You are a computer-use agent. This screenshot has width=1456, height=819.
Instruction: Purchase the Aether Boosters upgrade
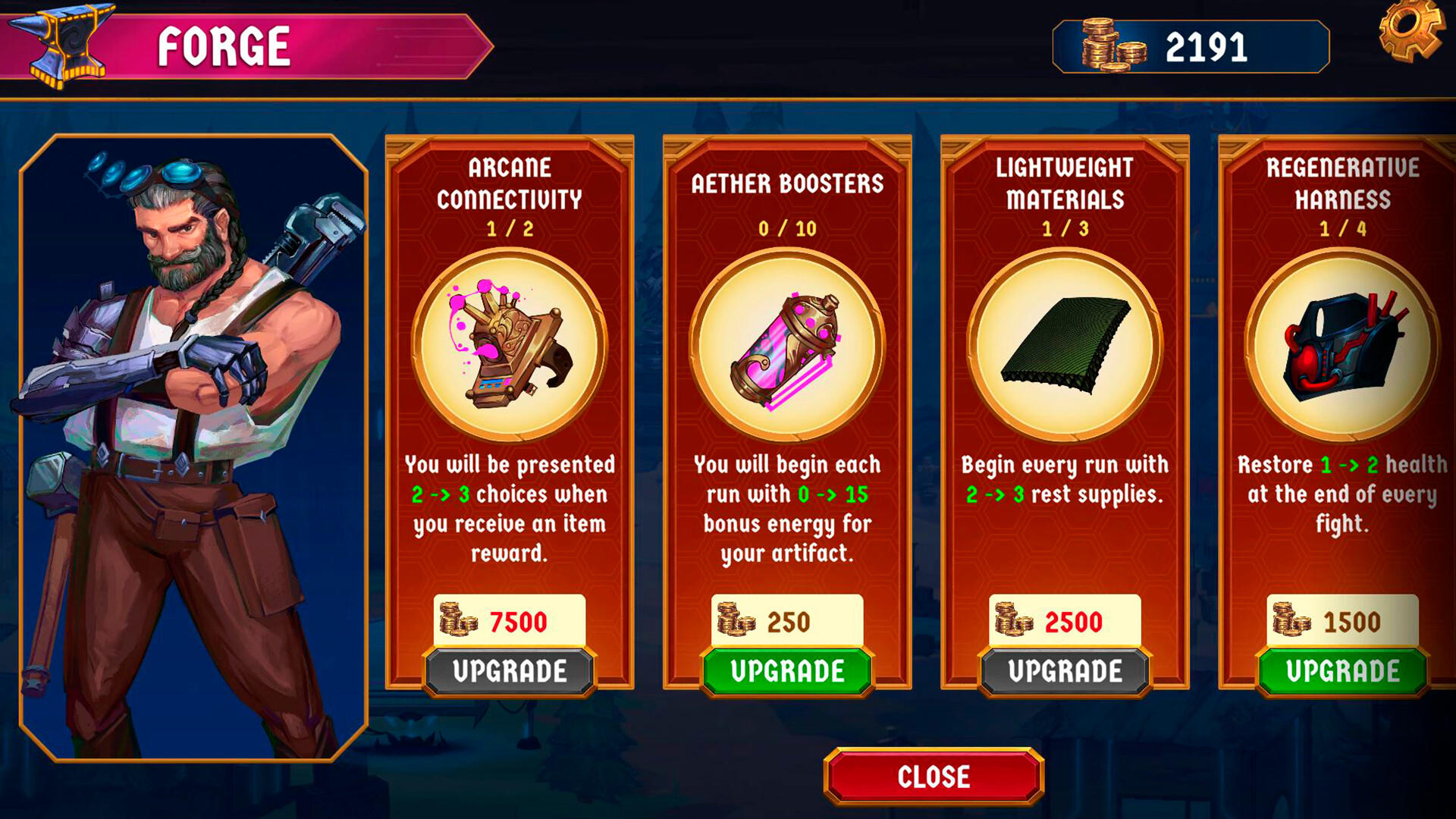tap(786, 671)
